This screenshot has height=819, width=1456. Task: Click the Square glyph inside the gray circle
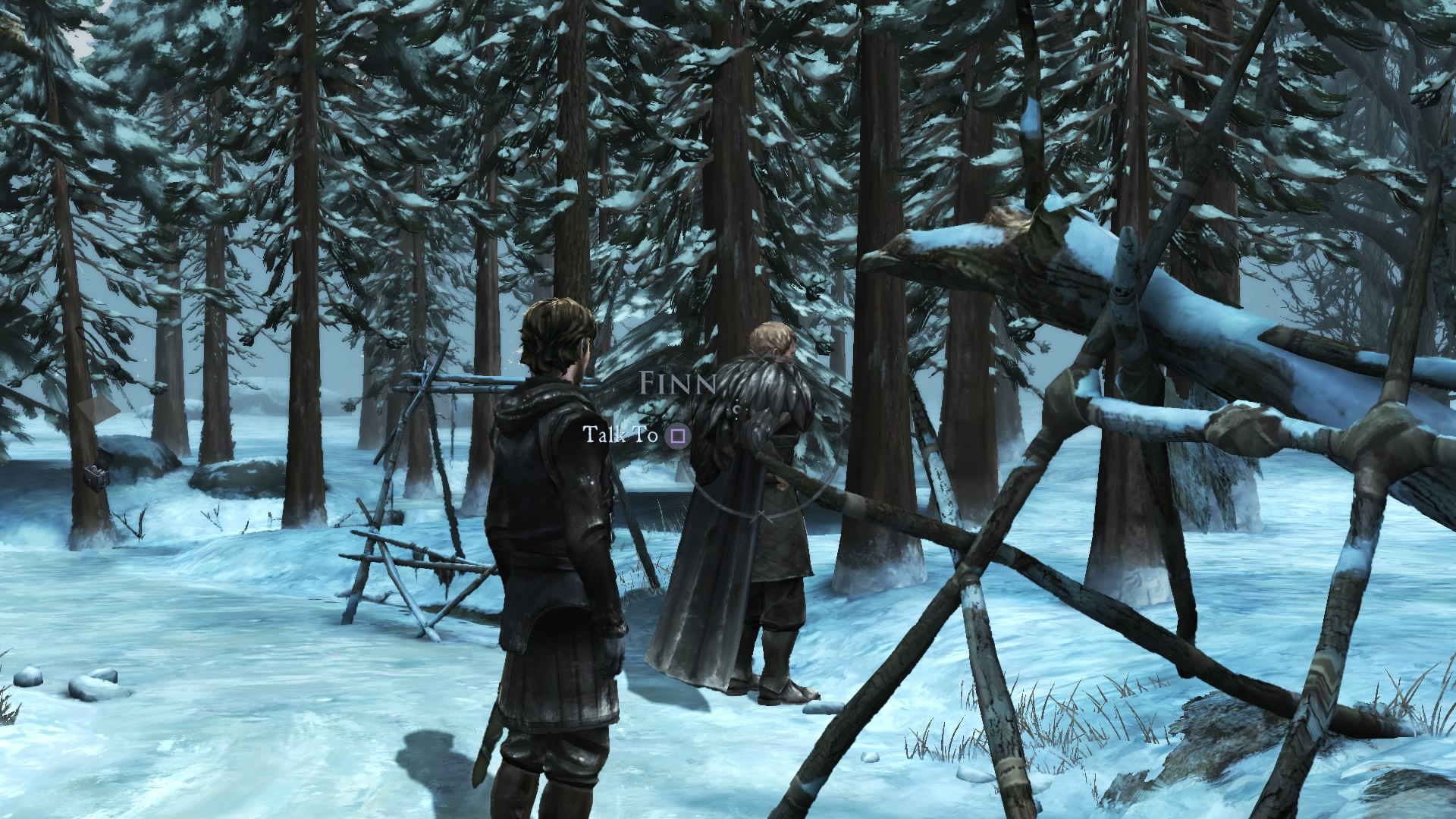pyautogui.click(x=677, y=437)
